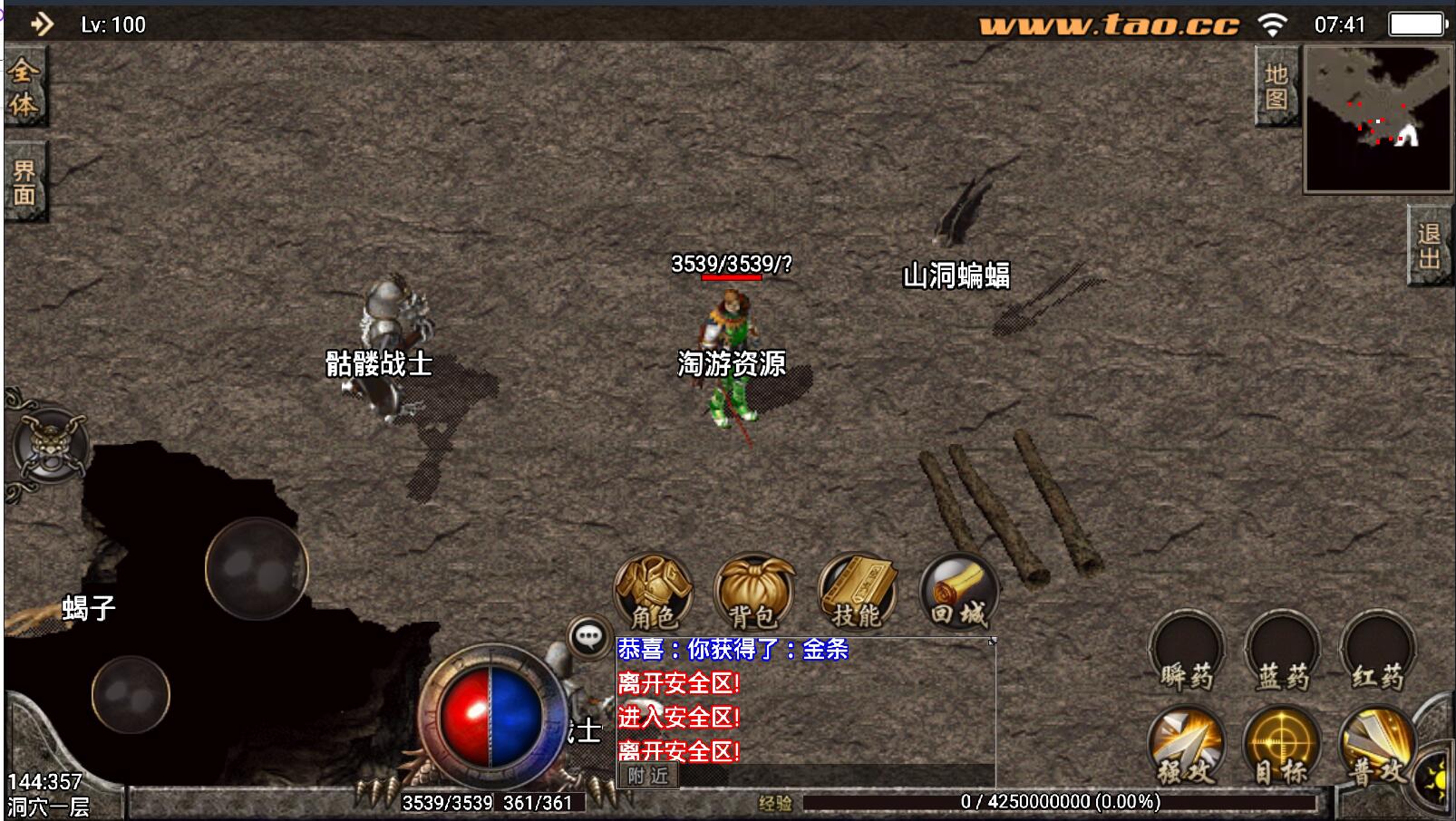This screenshot has height=821, width=1456.
Task: Use the 蓝药 mana potion slot
Action: tap(1283, 652)
